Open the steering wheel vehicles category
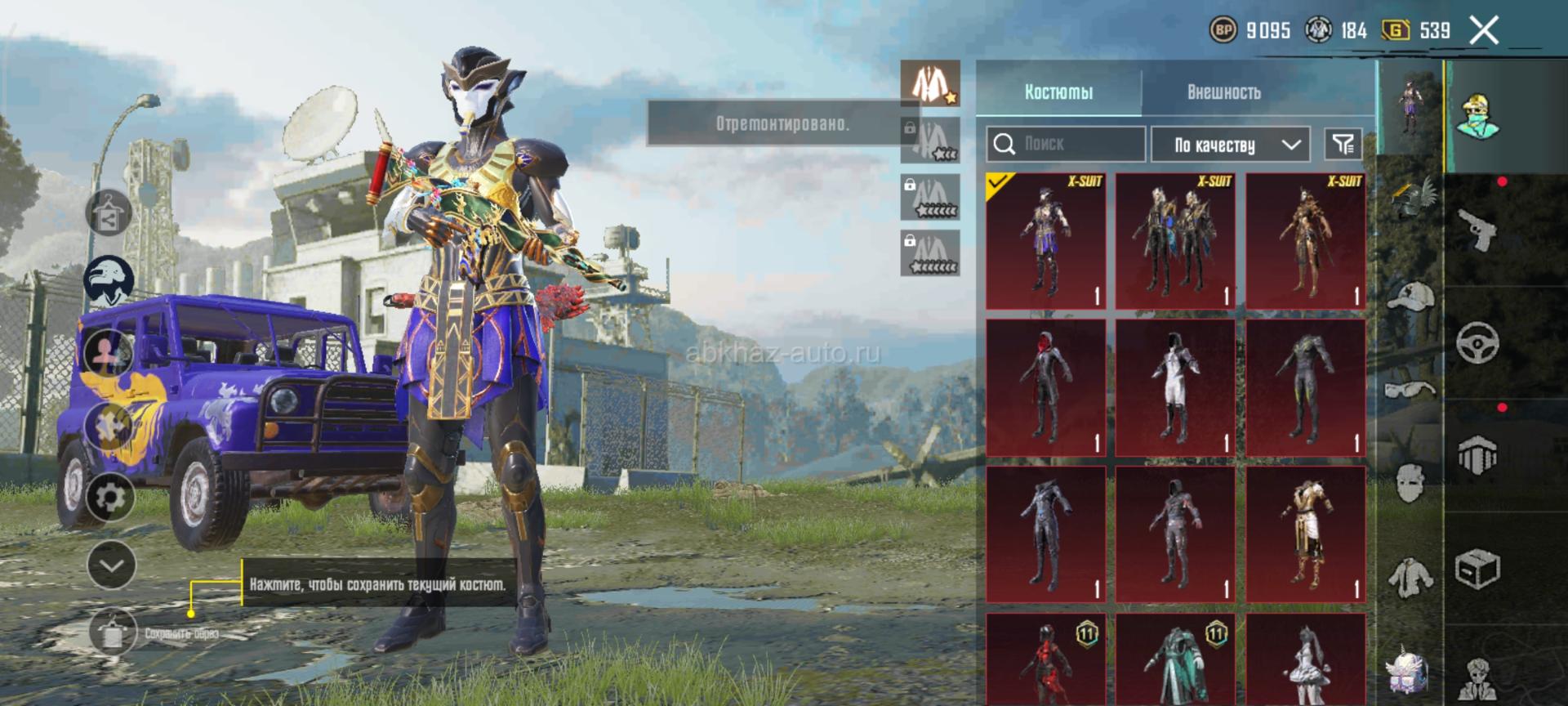This screenshot has height=706, width=1568. point(1478,342)
